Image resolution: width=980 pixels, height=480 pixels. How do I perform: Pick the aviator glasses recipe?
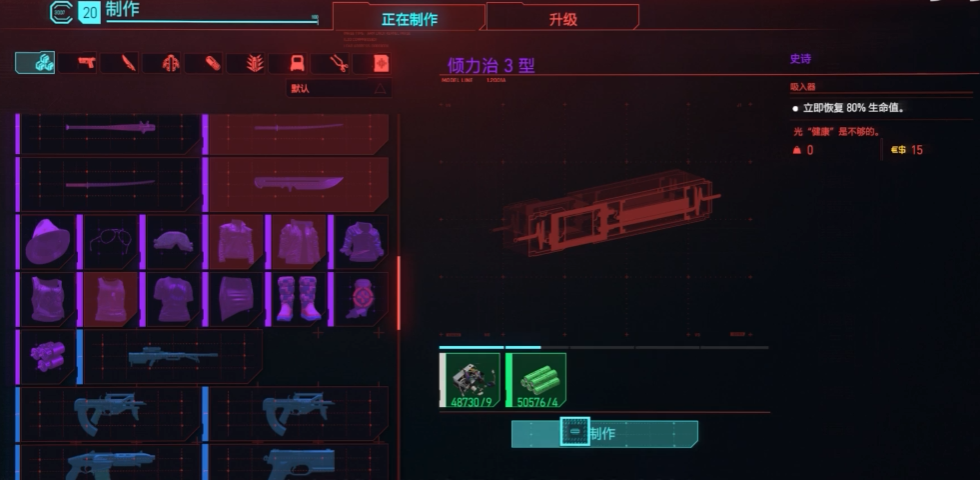click(x=110, y=242)
